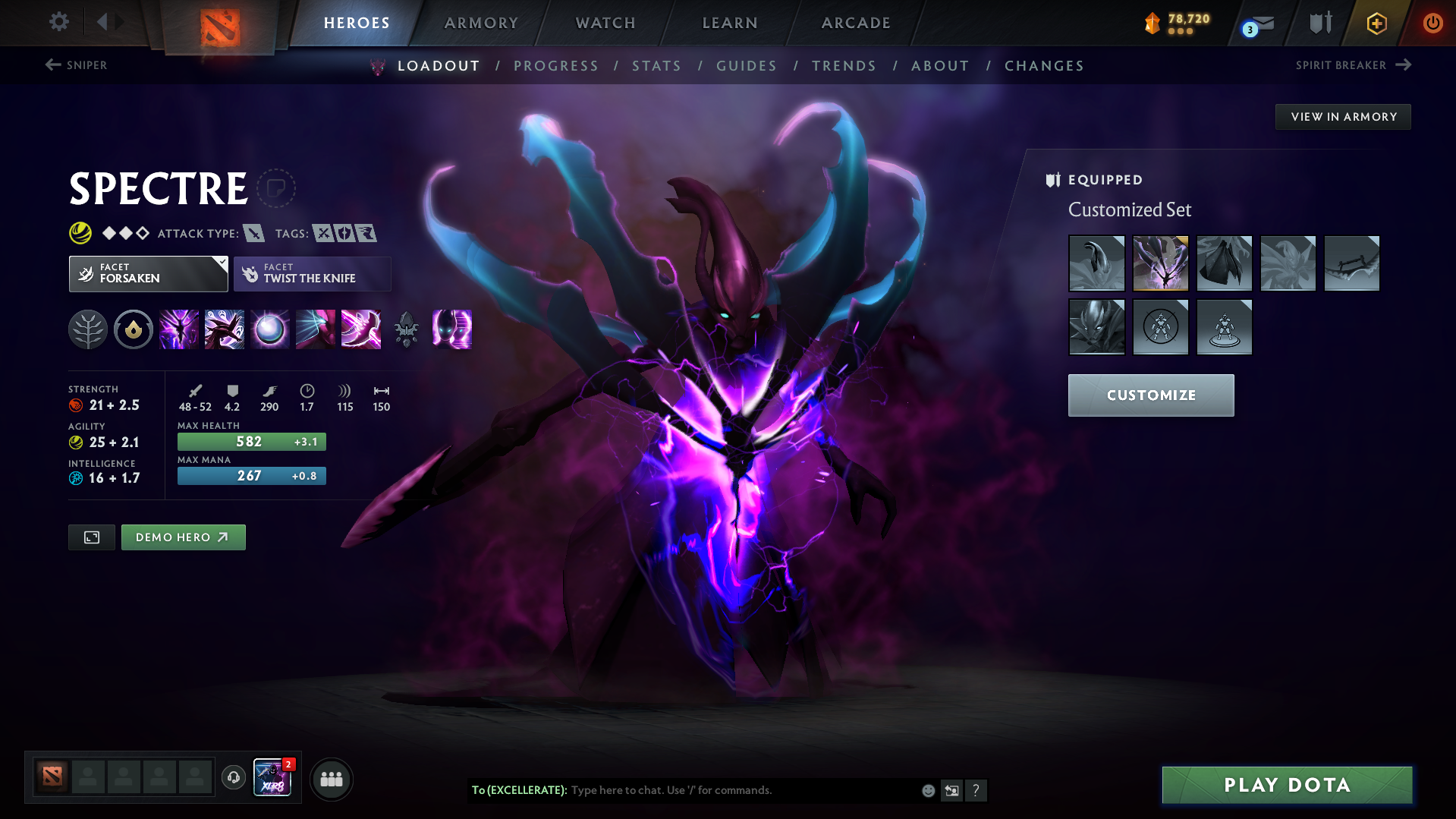Click the DEMO HERO button
This screenshot has width=1456, height=819.
(183, 537)
